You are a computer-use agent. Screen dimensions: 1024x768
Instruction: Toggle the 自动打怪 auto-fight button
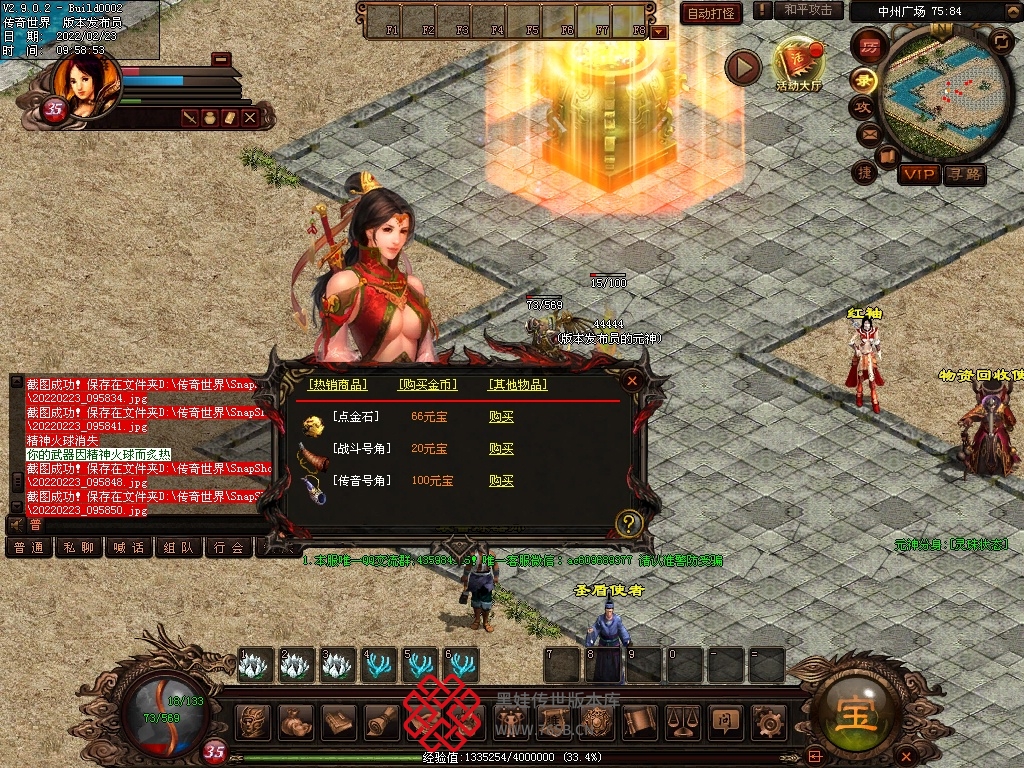(711, 13)
